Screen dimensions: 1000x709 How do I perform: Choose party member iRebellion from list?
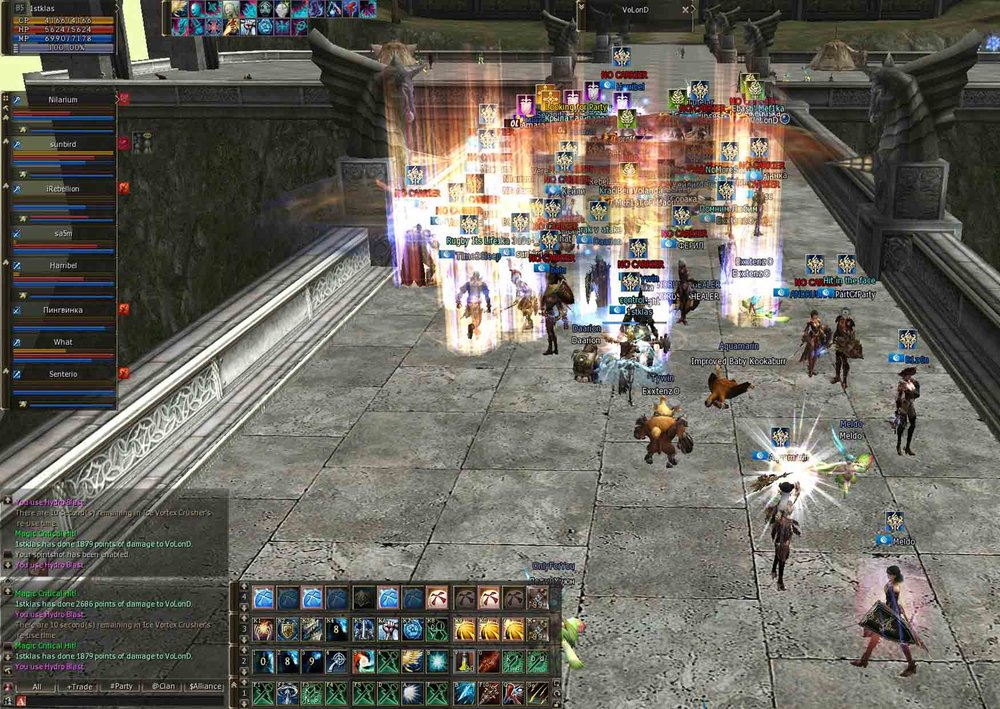tap(62, 188)
